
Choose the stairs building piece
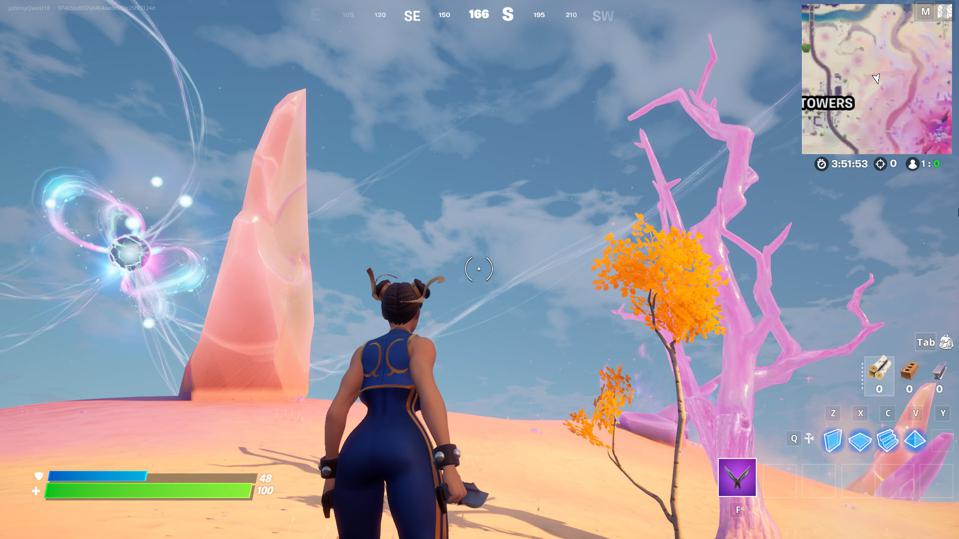click(888, 440)
